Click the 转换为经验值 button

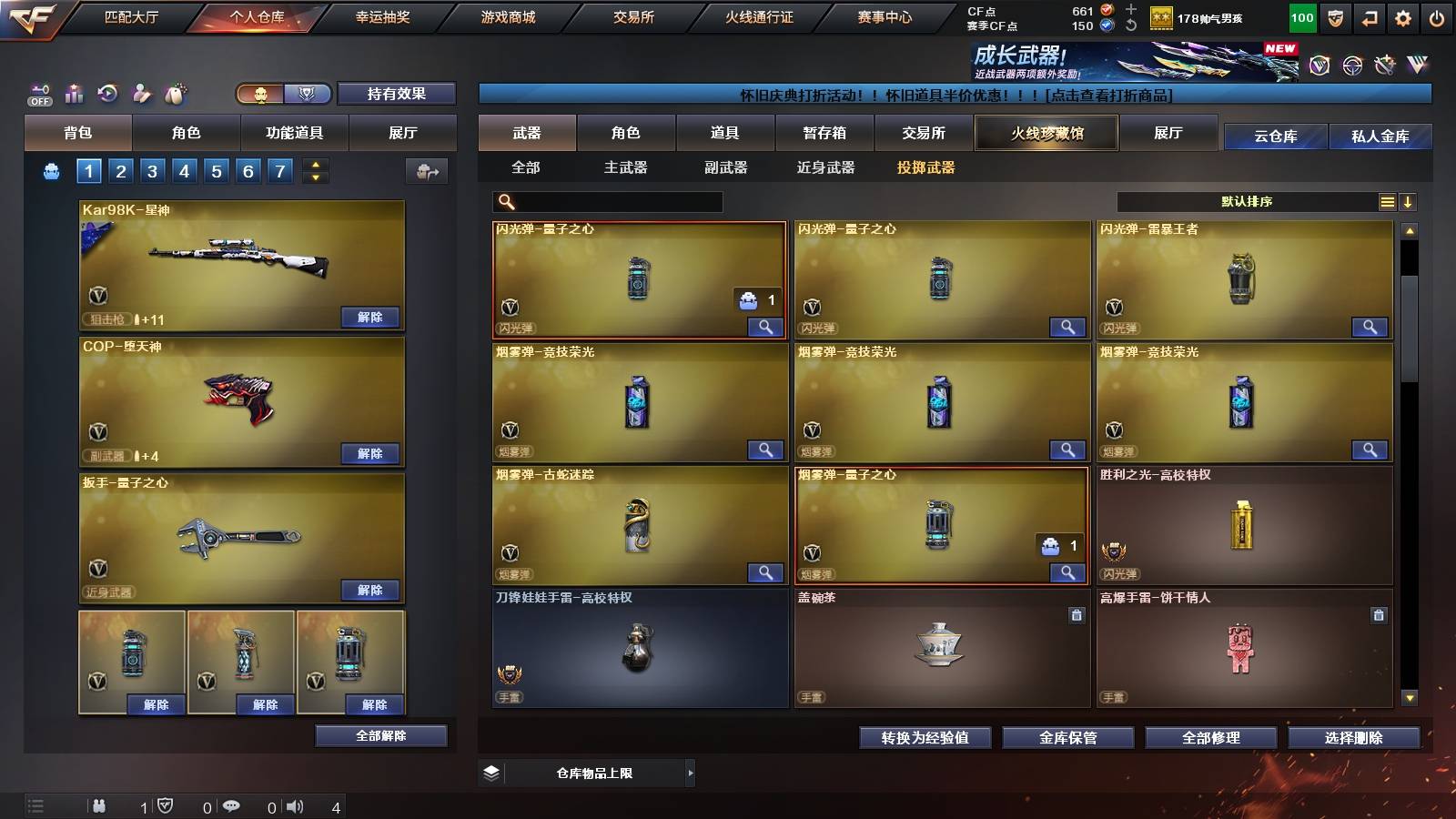(x=925, y=738)
